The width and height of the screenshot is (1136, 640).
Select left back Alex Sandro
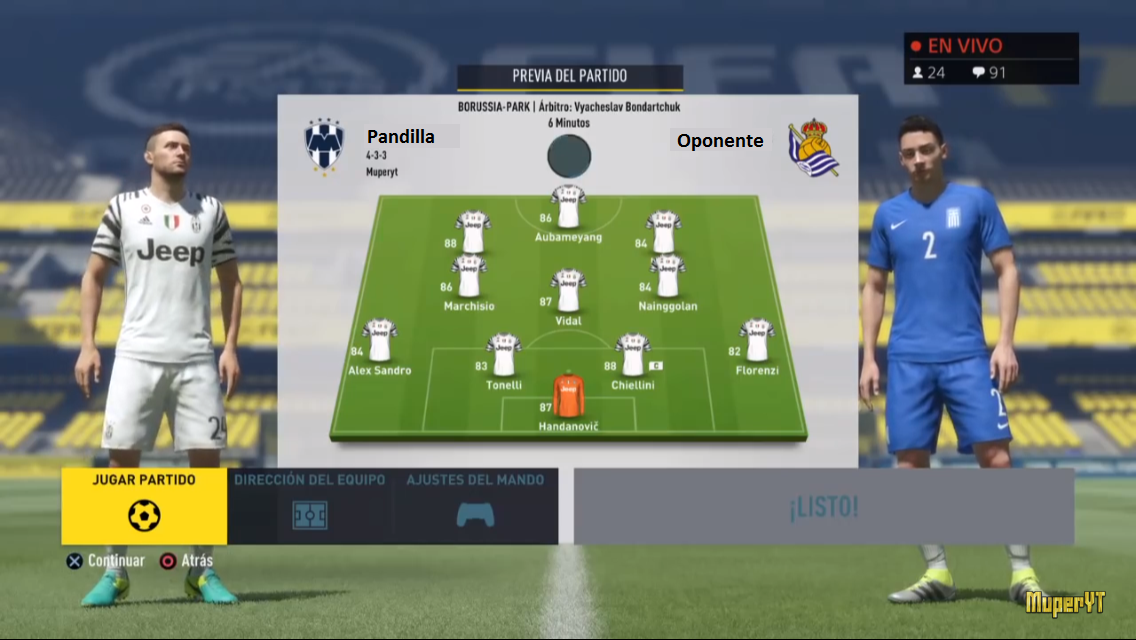(x=380, y=341)
